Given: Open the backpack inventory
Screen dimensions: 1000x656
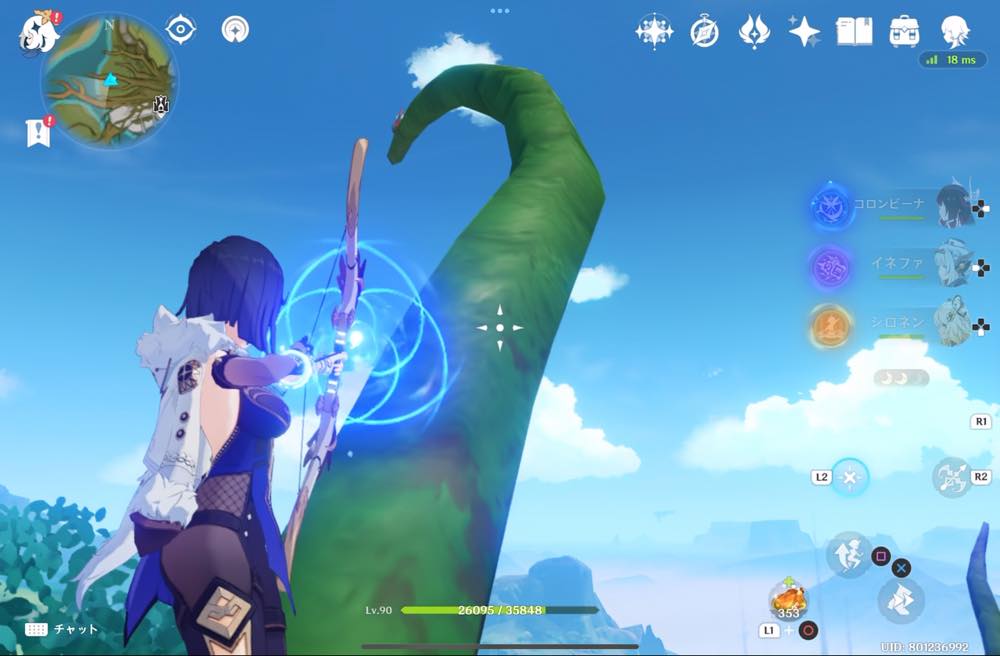Looking at the screenshot, I should coord(905,32).
